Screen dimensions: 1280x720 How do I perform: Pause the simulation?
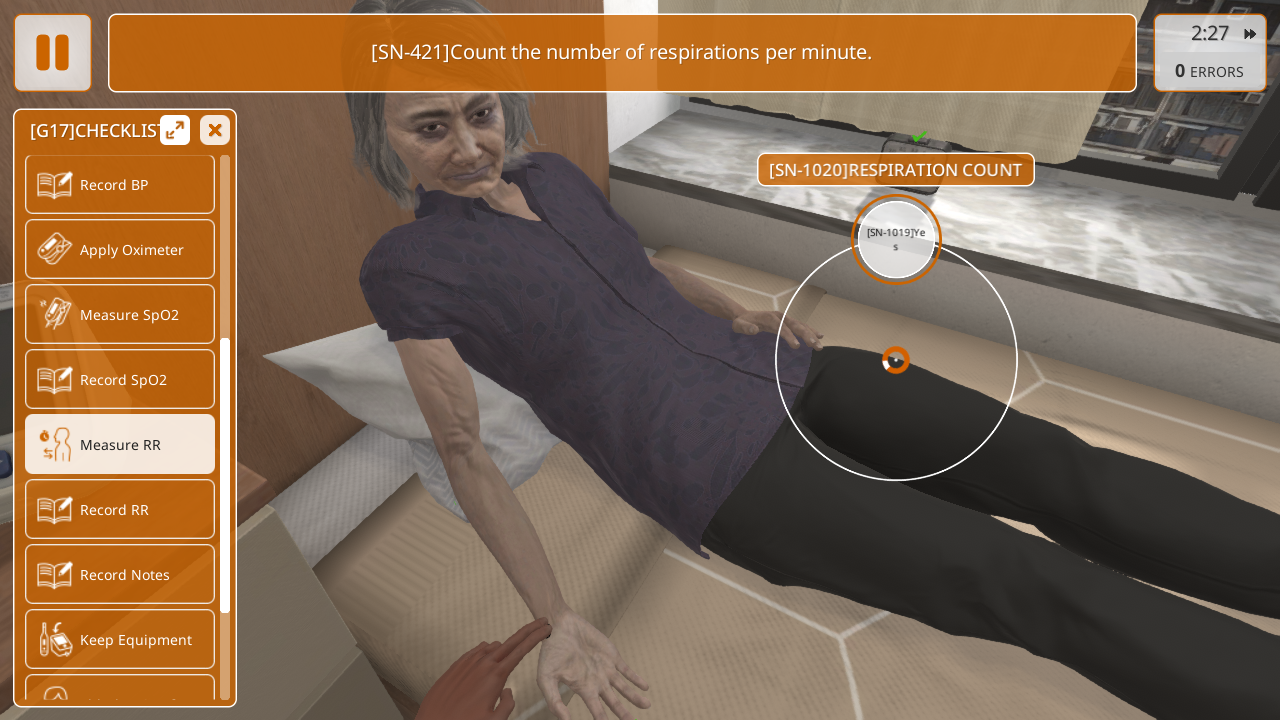pos(53,53)
